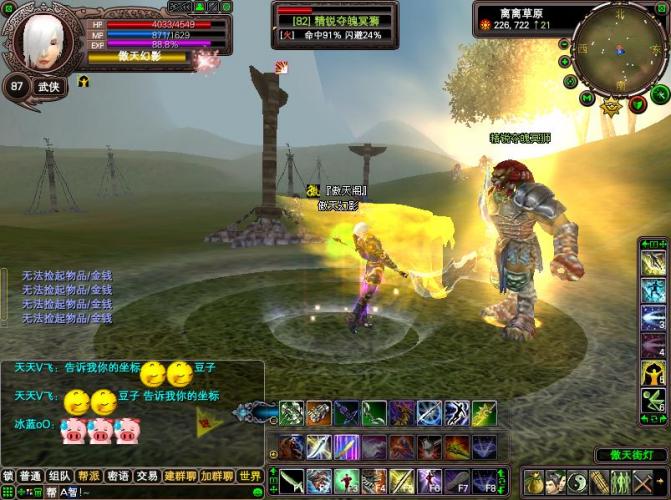Click the chat input field
671x500 pixels.
pyautogui.click(x=150, y=492)
